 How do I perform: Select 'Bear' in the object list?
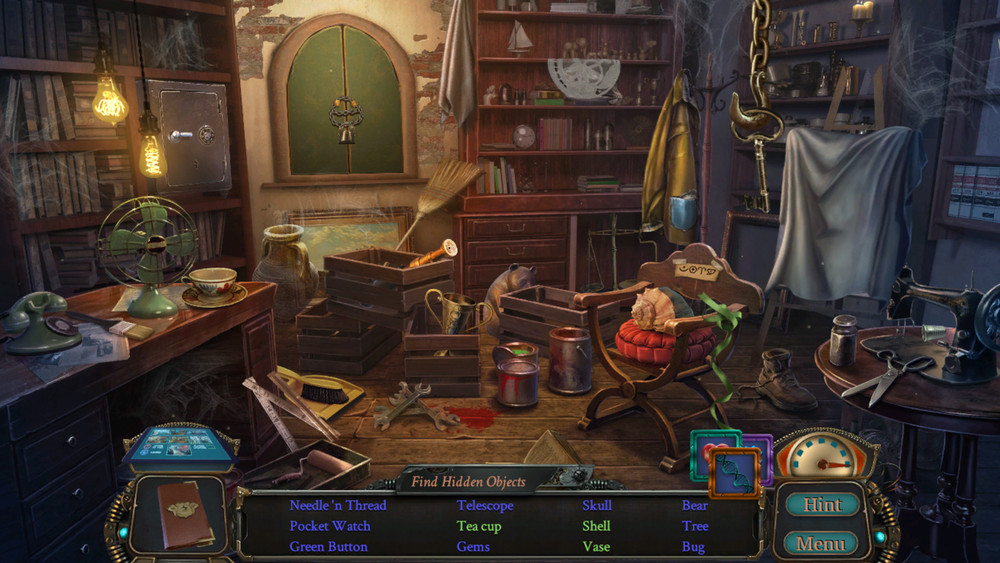695,505
